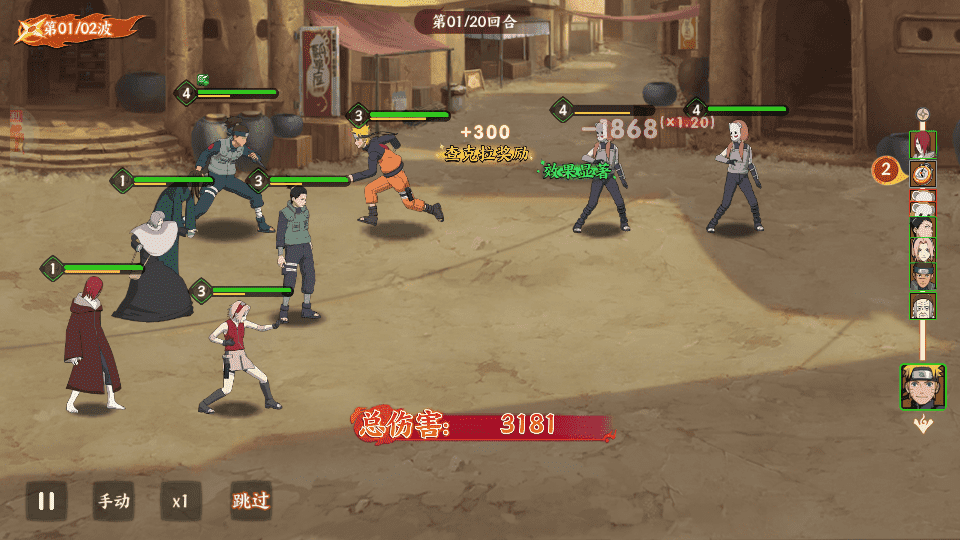Viewport: 960px width, 540px height.
Task: Select the large Naruto portrait in turn order
Action: [922, 387]
